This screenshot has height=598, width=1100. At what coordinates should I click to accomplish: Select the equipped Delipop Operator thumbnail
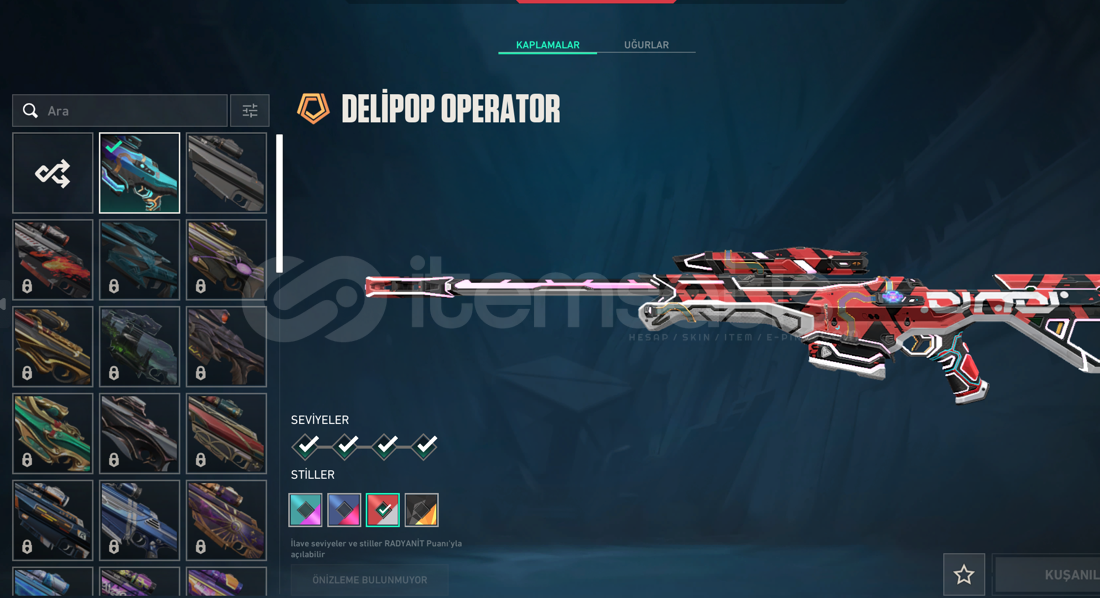coord(140,173)
